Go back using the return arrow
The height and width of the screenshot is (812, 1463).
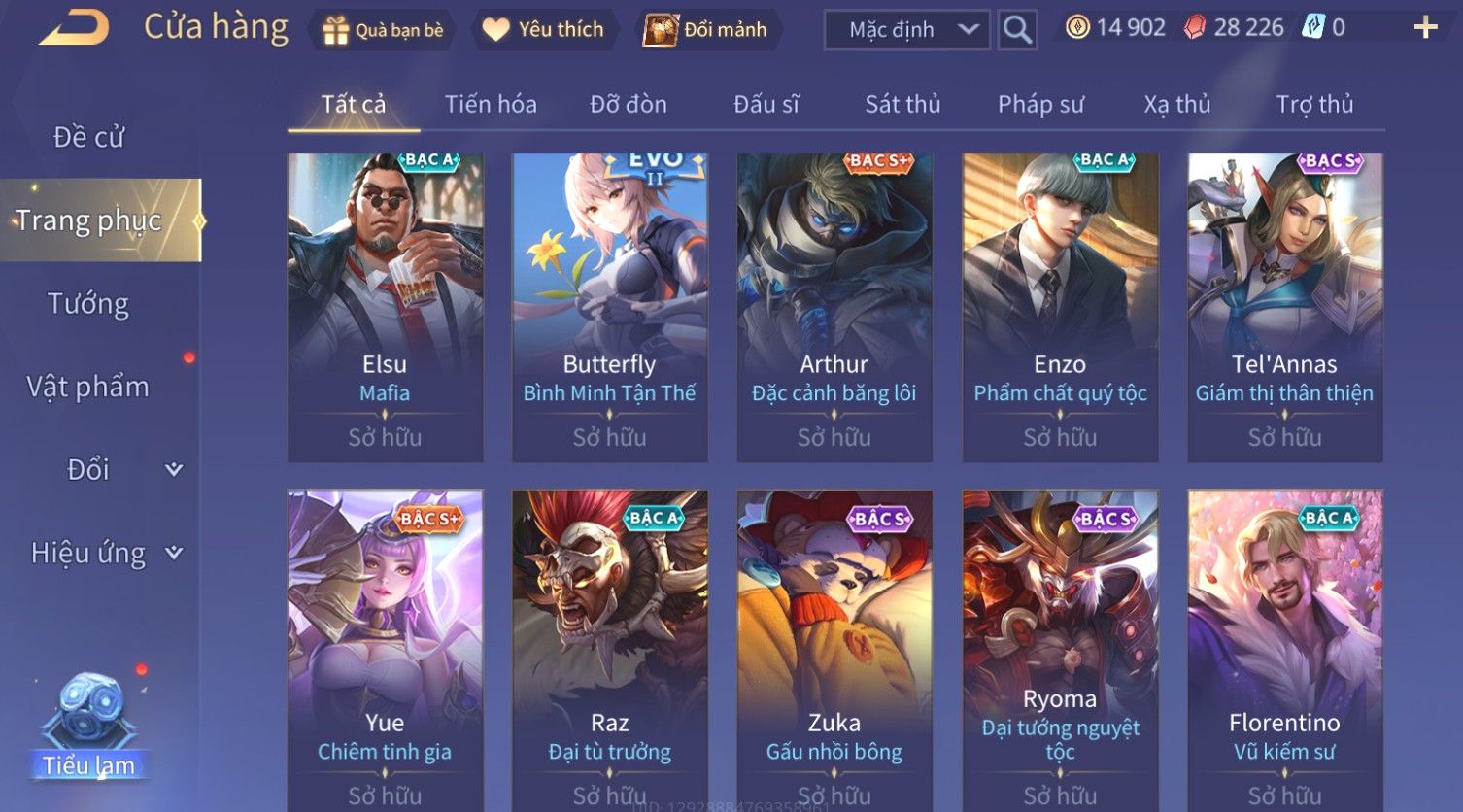coord(74,28)
